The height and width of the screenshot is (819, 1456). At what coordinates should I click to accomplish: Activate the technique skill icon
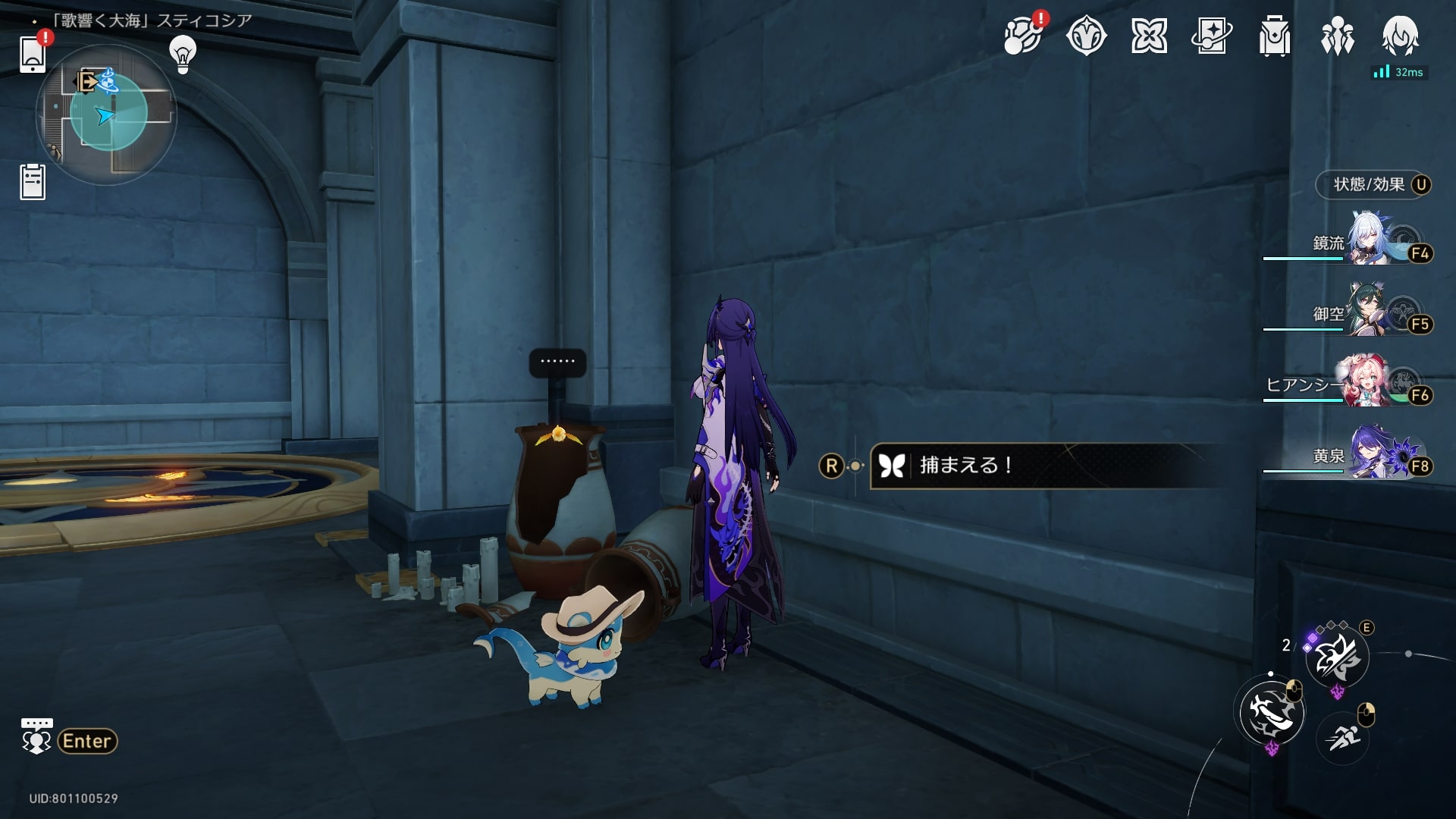pos(1337,657)
